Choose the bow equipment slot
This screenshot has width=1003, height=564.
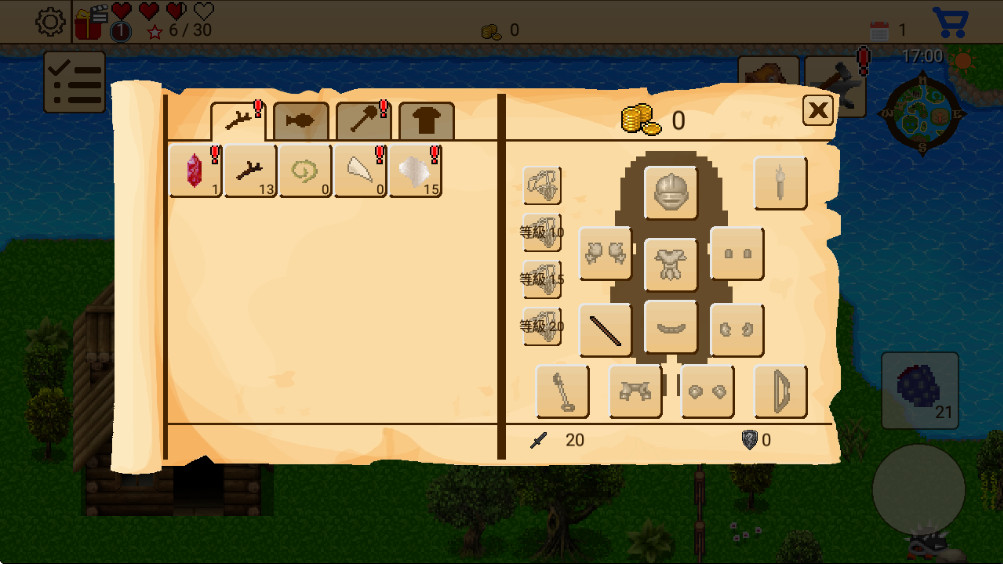[x=780, y=391]
